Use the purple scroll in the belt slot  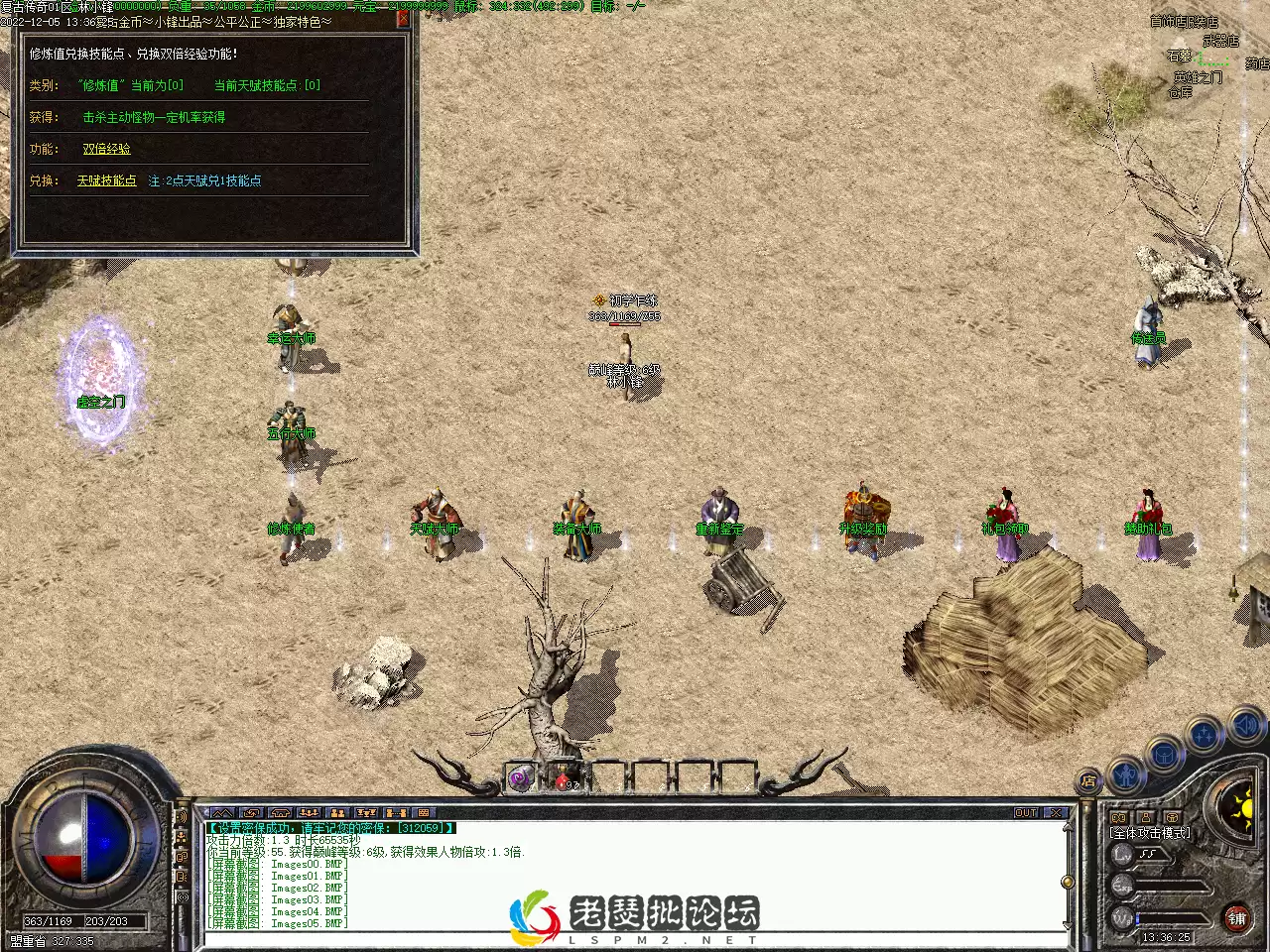tap(520, 779)
